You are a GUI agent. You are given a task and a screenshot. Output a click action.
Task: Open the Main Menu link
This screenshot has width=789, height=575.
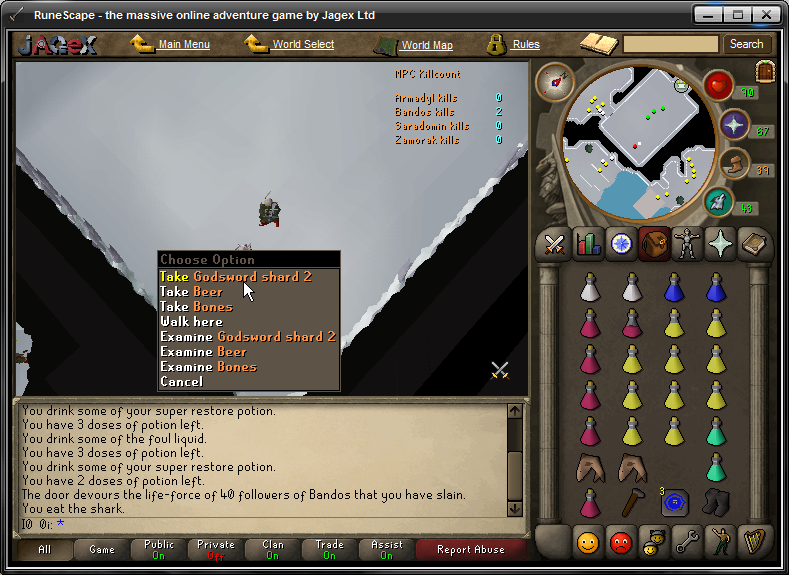pos(183,45)
